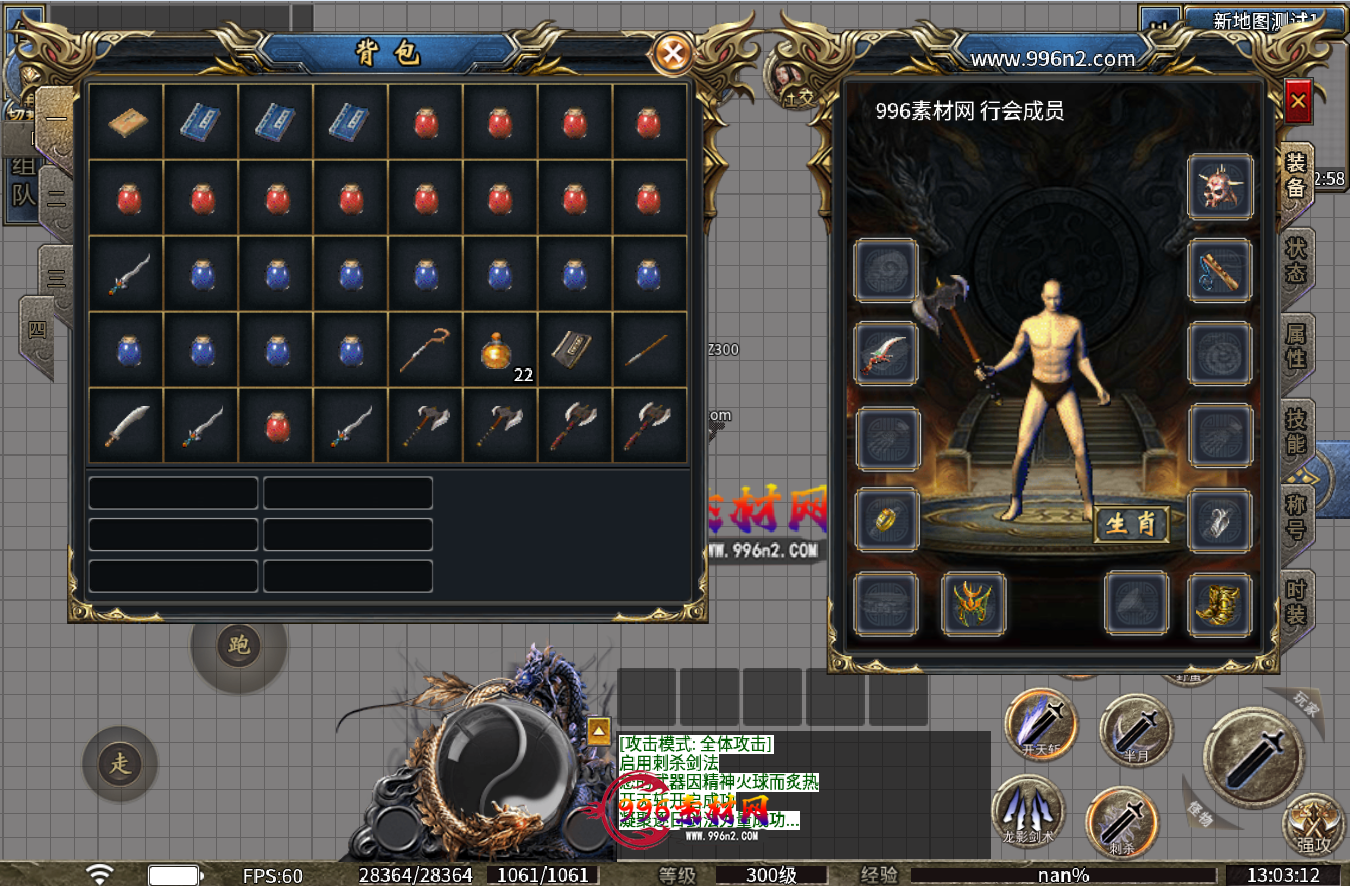Screen dimensions: 1350x886
Task: Select the wooden staff with curved hook
Action: point(426,350)
